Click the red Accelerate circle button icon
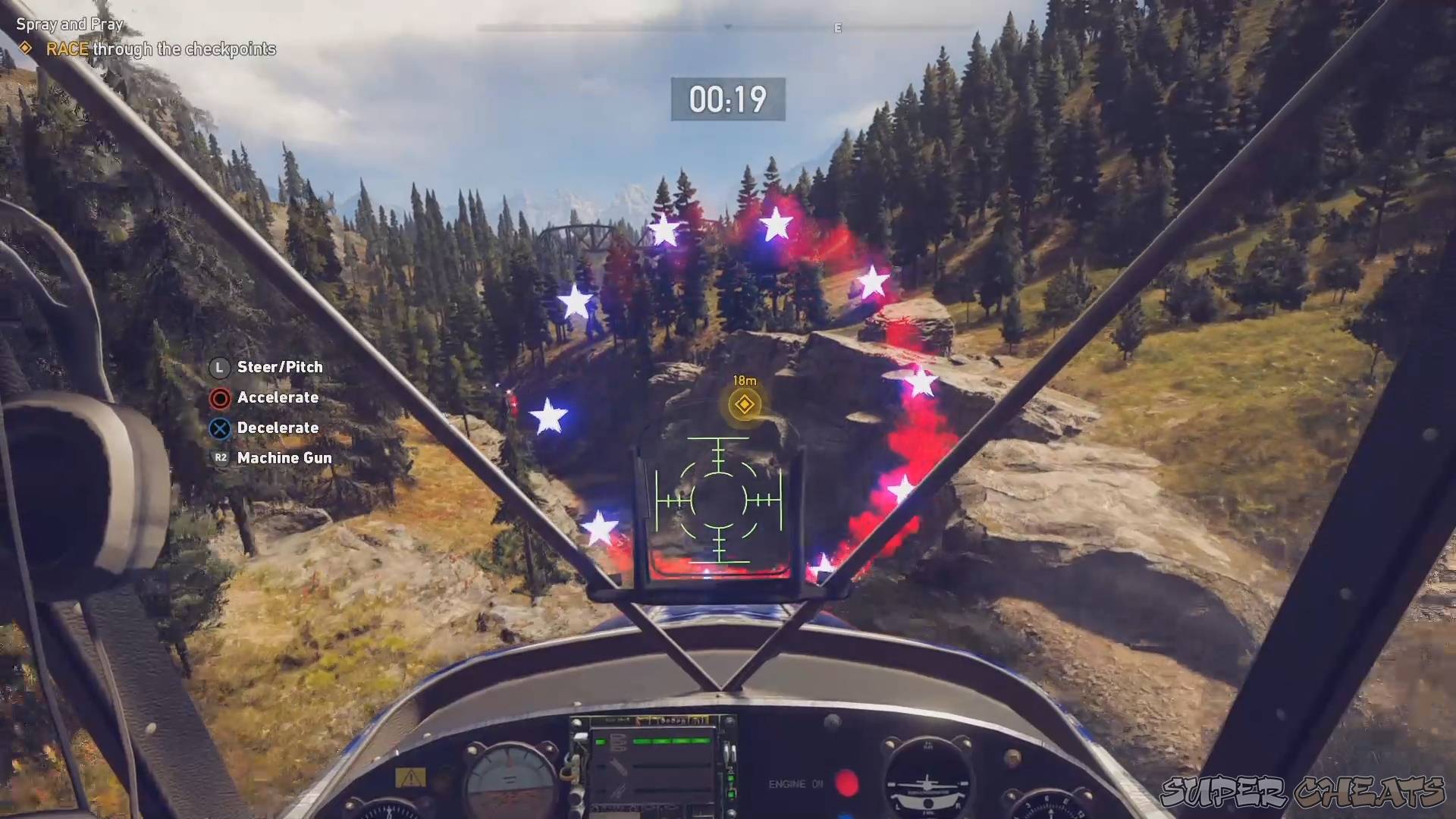Viewport: 1456px width, 819px height. coord(220,397)
